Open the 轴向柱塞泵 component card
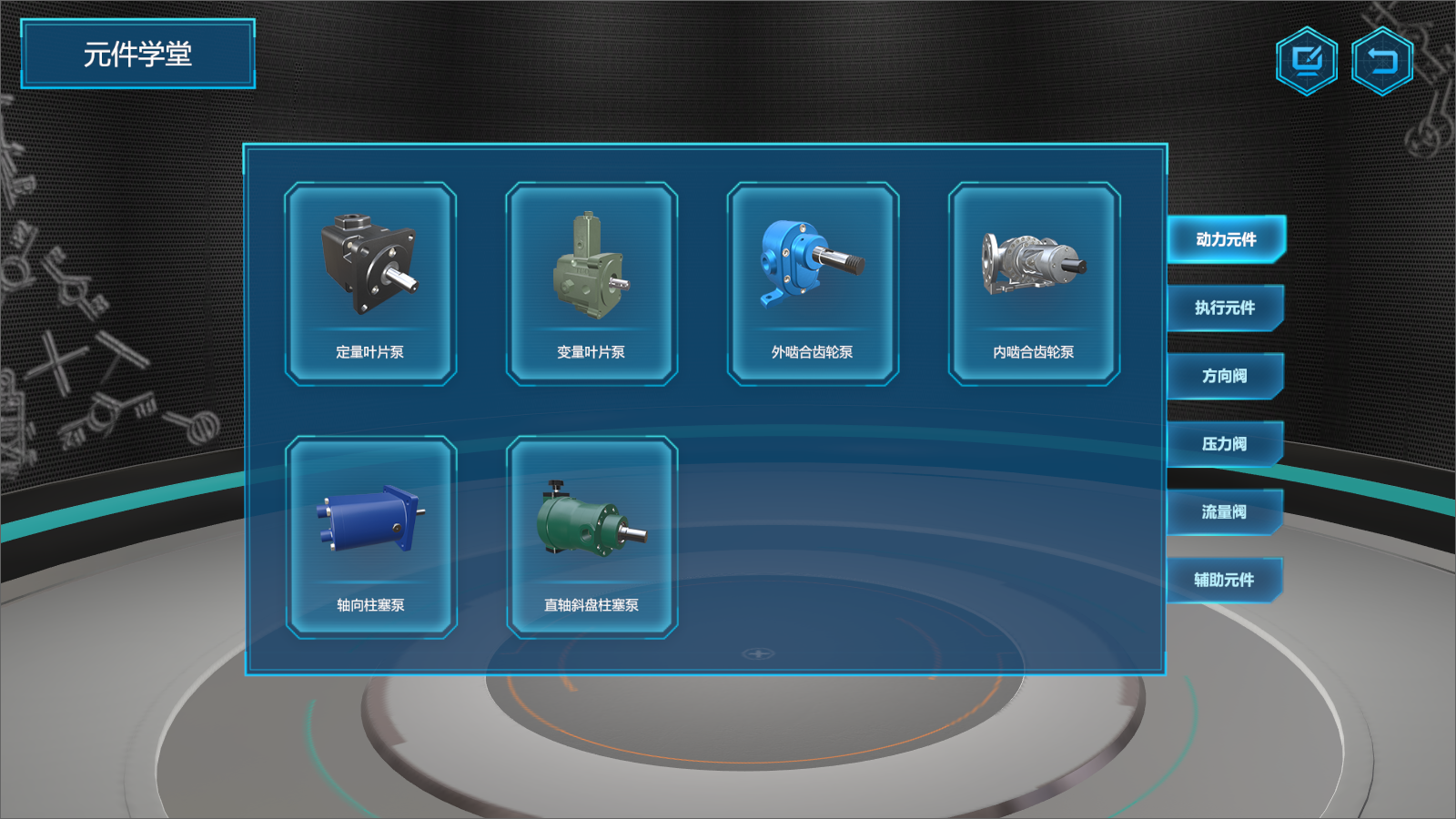Viewport: 1456px width, 819px height. pyautogui.click(x=370, y=537)
